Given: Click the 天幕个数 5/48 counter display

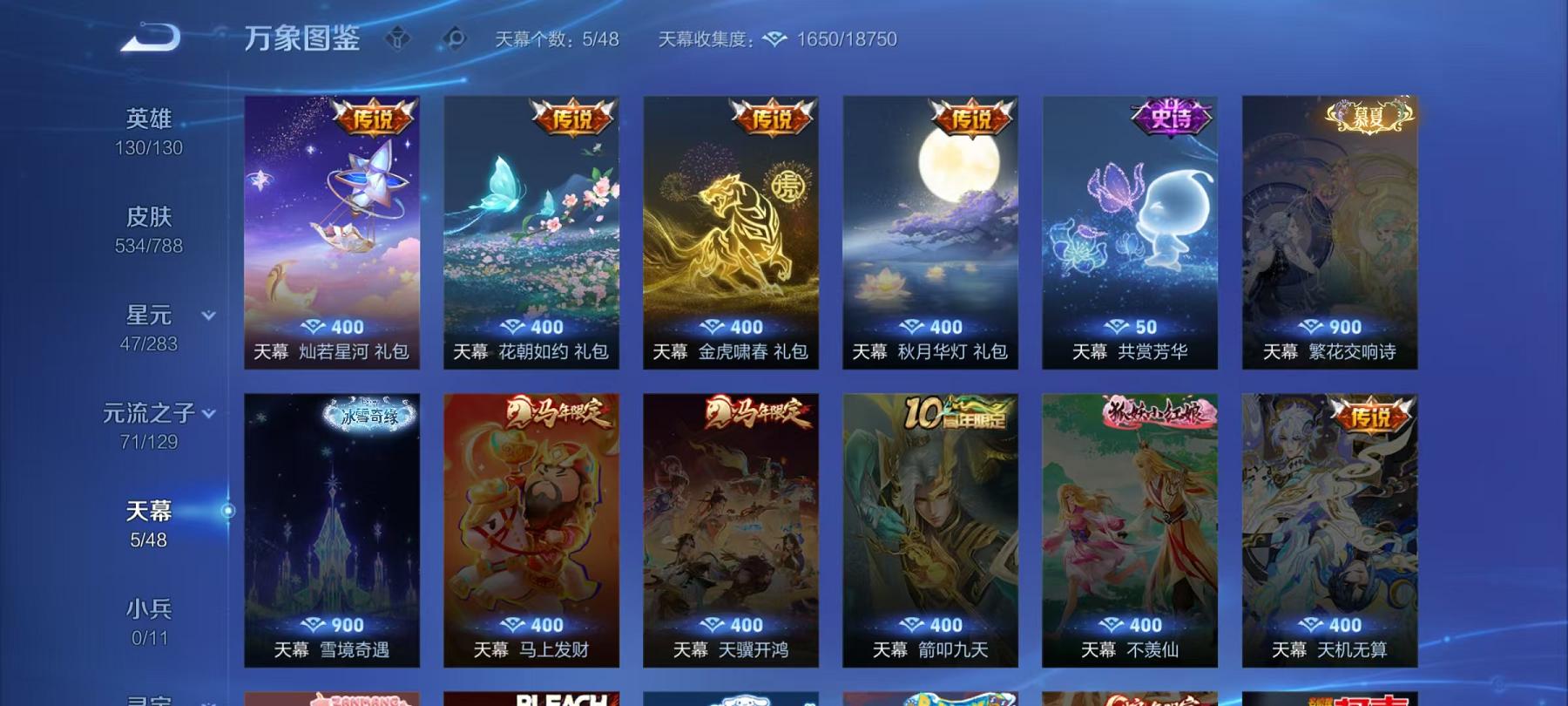Looking at the screenshot, I should [558, 39].
